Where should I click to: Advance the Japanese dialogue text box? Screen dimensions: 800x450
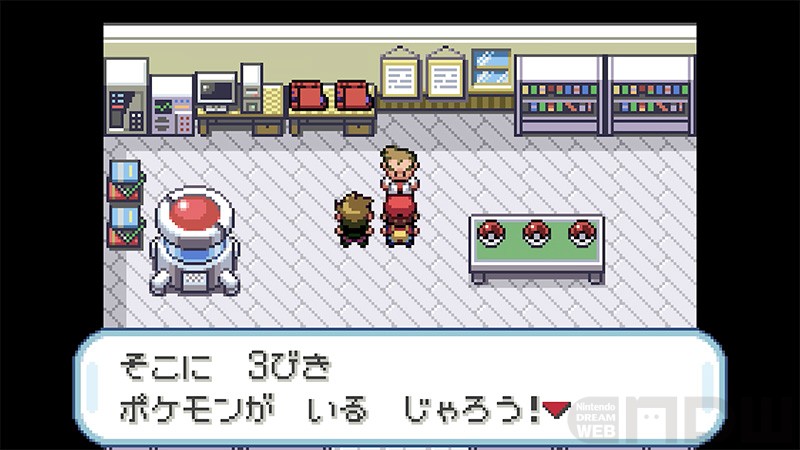click(x=400, y=386)
